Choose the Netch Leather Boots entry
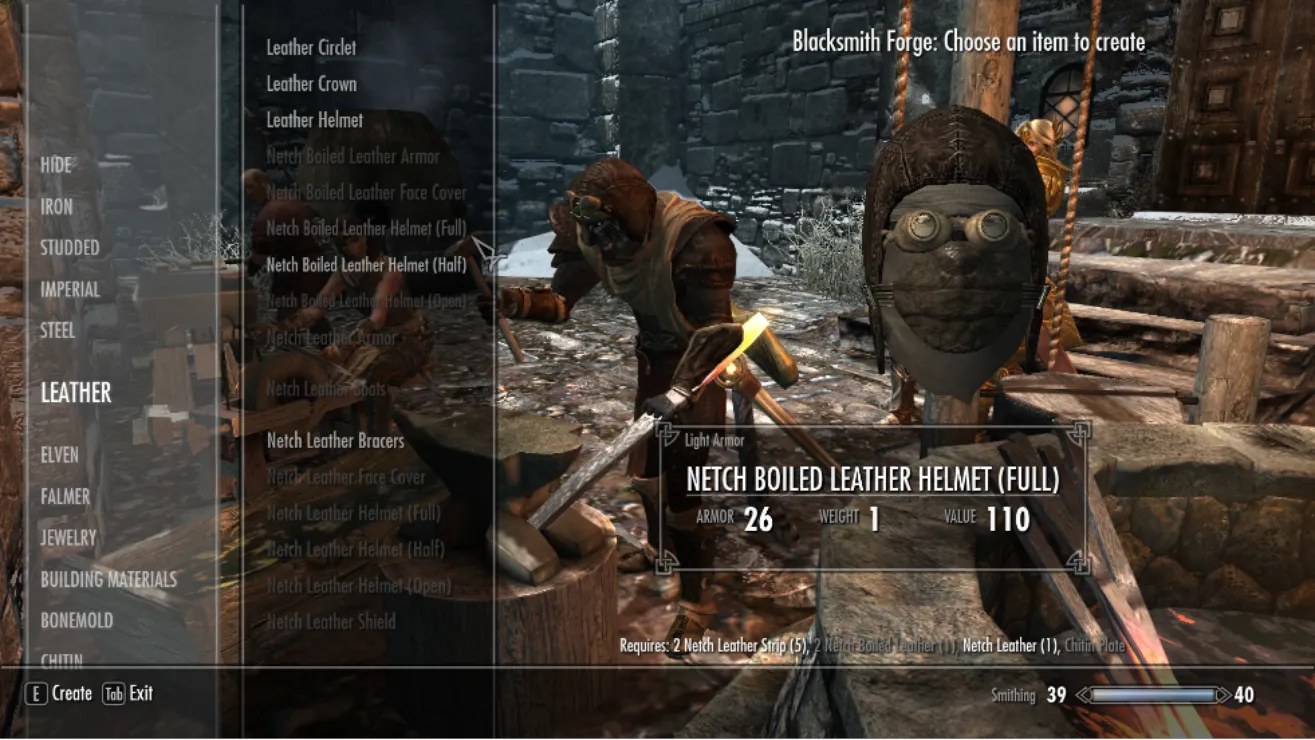The height and width of the screenshot is (740, 1315). pyautogui.click(x=326, y=389)
